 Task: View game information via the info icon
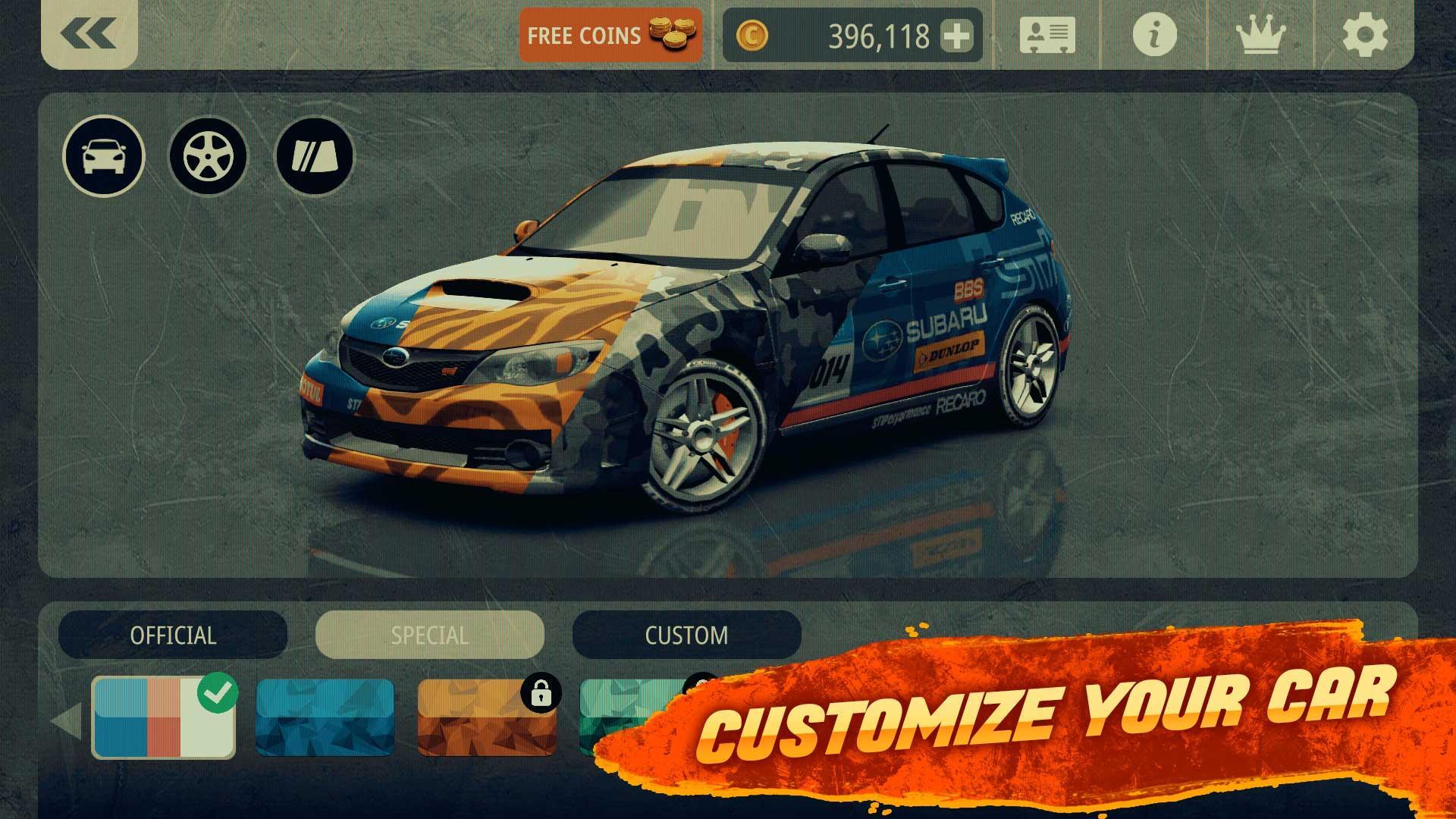click(1153, 36)
